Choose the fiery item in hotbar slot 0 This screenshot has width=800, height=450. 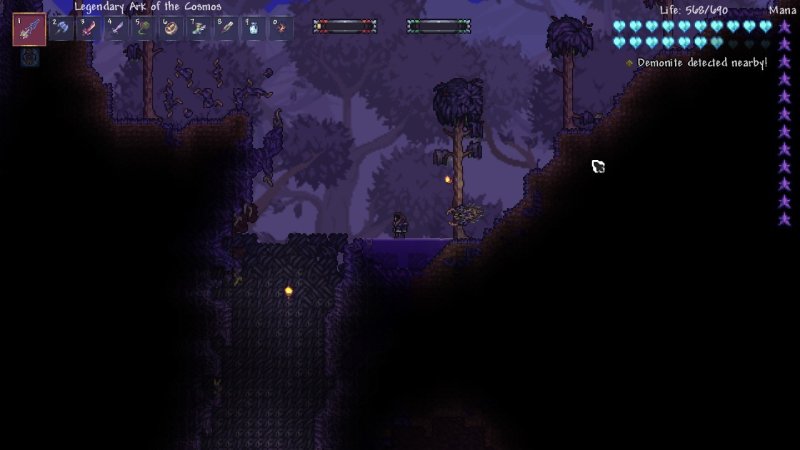click(281, 28)
